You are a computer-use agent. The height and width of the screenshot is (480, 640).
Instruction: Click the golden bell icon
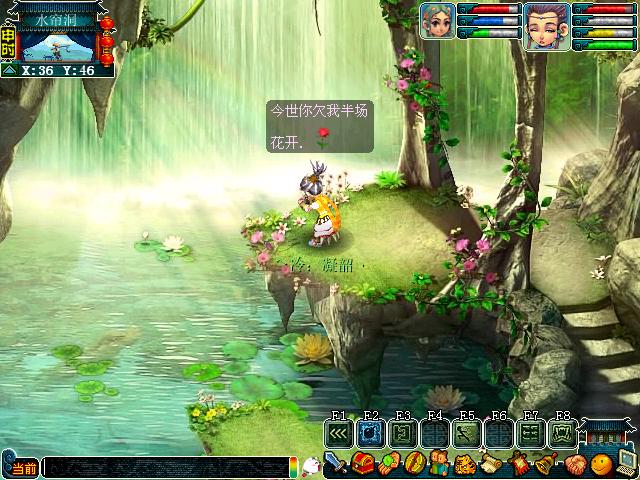[547, 464]
